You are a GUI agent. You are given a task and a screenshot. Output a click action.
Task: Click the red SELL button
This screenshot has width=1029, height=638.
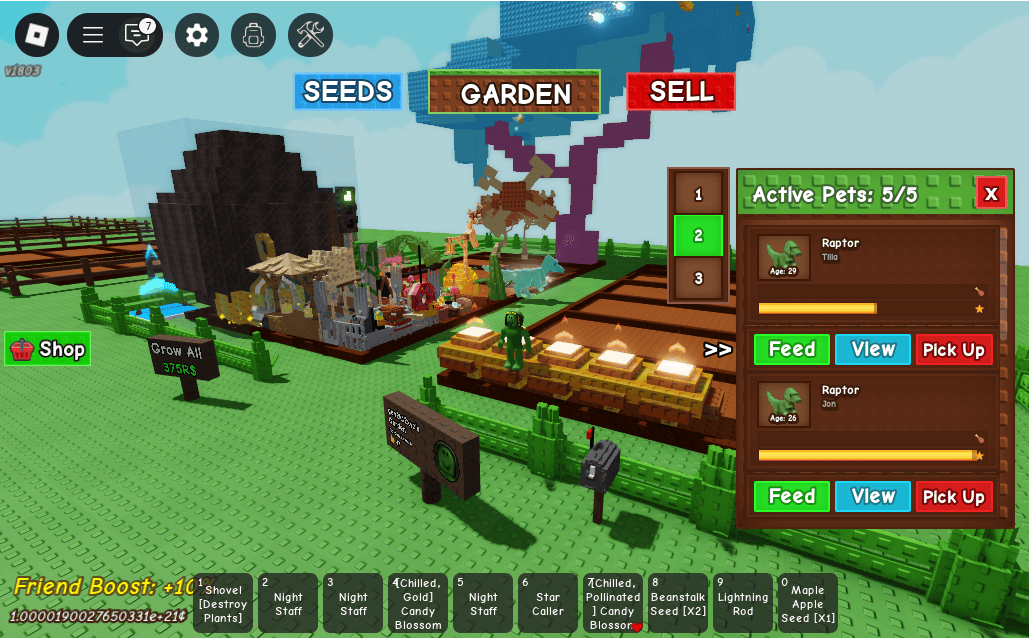[681, 92]
